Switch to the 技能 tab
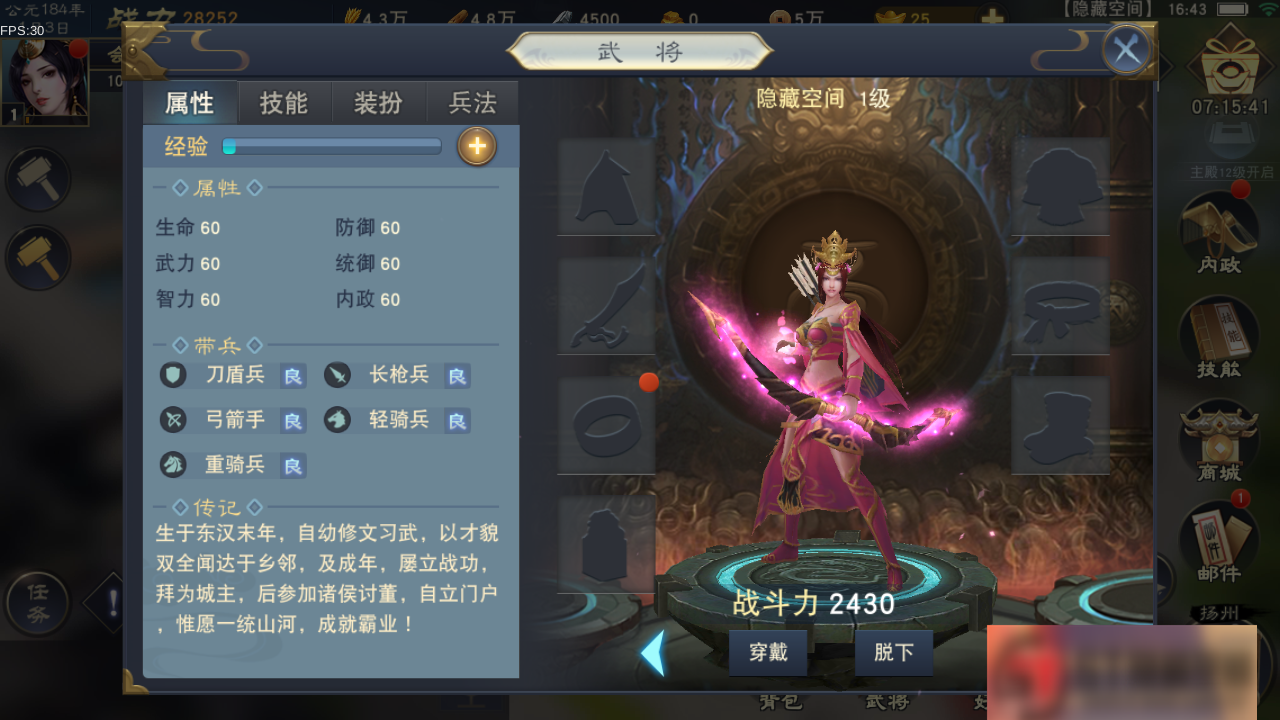The image size is (1280, 720). [x=285, y=101]
